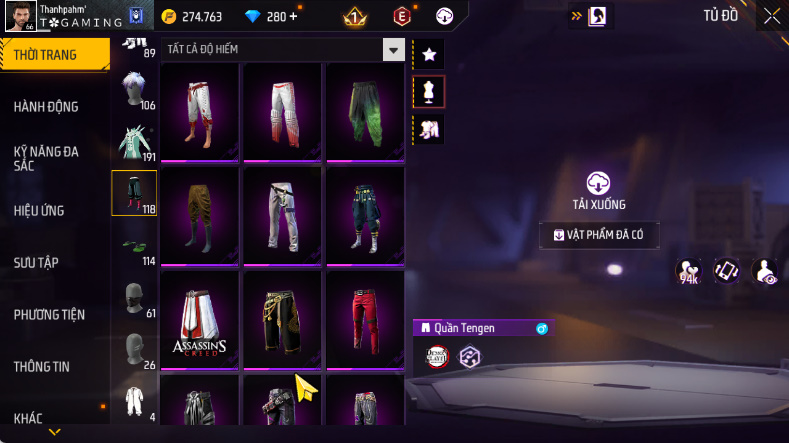
Task: Show the Thông Tin section
Action: tap(42, 367)
